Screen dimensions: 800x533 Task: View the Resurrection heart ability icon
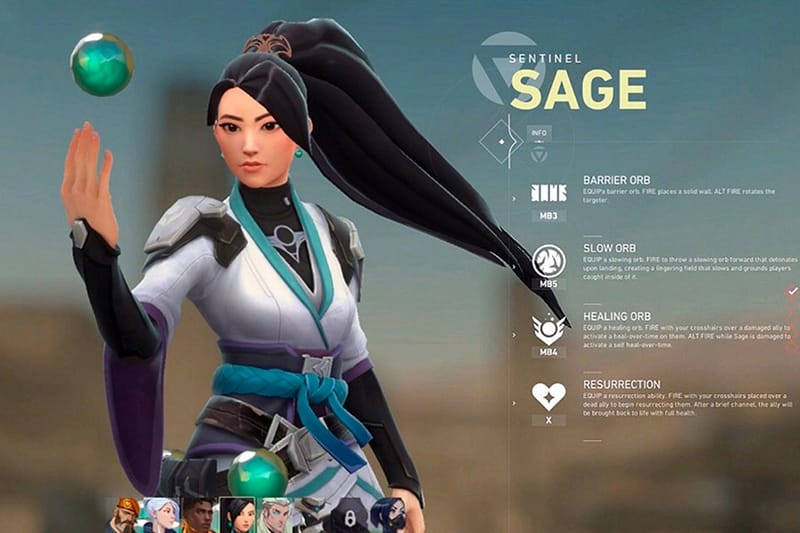click(x=549, y=396)
